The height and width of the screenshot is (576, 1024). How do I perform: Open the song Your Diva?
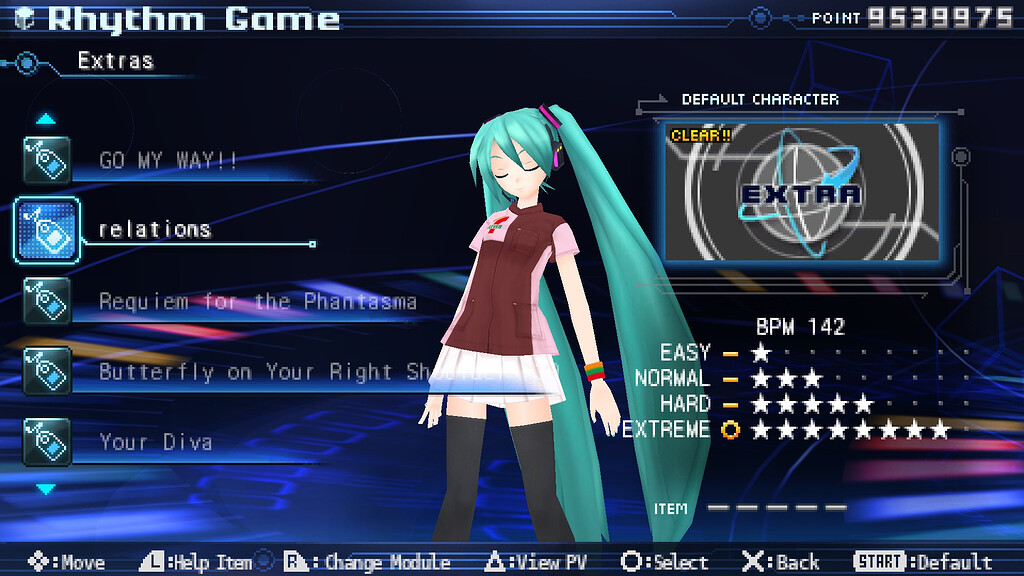pos(155,442)
